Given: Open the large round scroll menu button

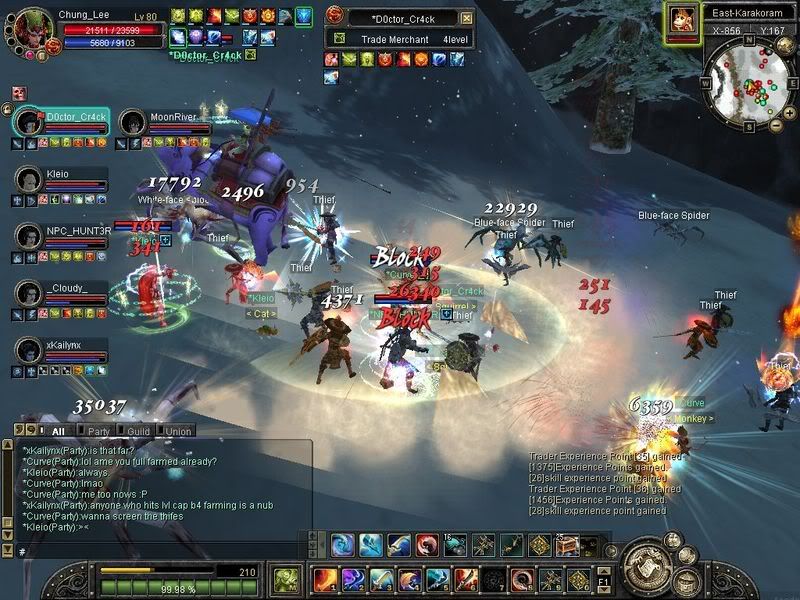Looking at the screenshot, I should click(651, 568).
